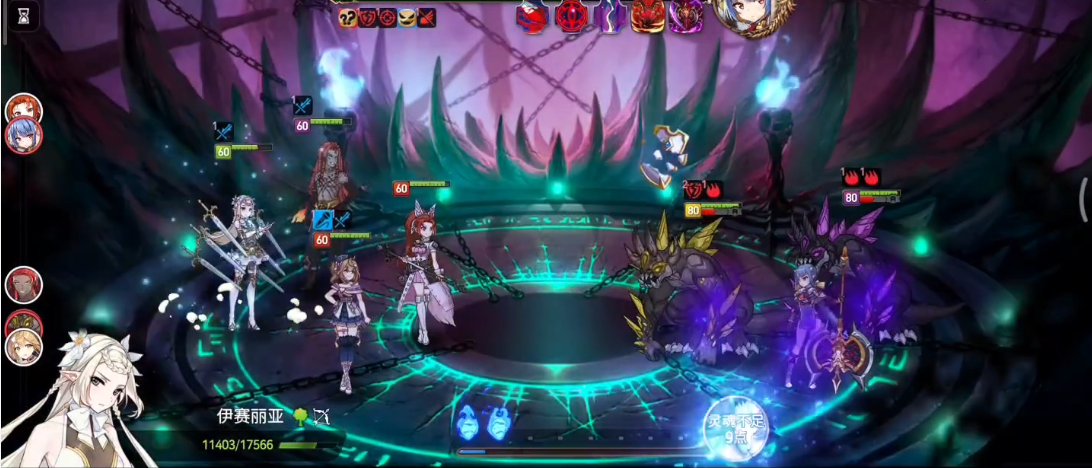1092x468 pixels.
Task: Inspect the red target status icon
Action: (388, 16)
